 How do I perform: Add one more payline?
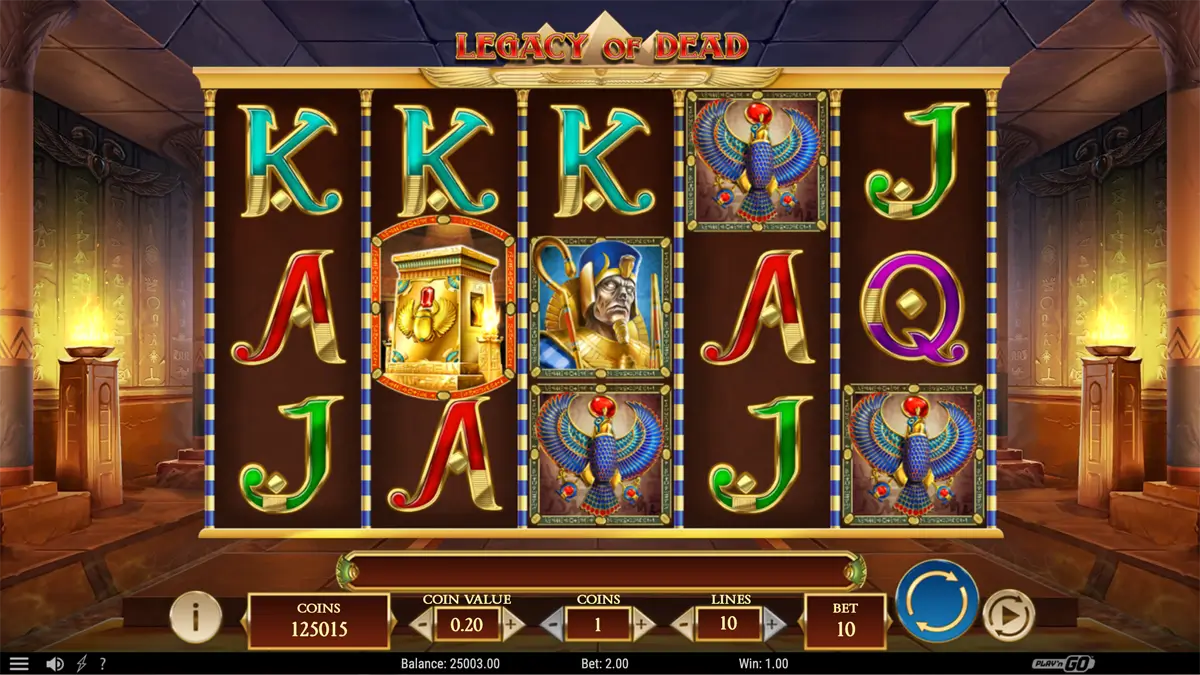[x=773, y=625]
